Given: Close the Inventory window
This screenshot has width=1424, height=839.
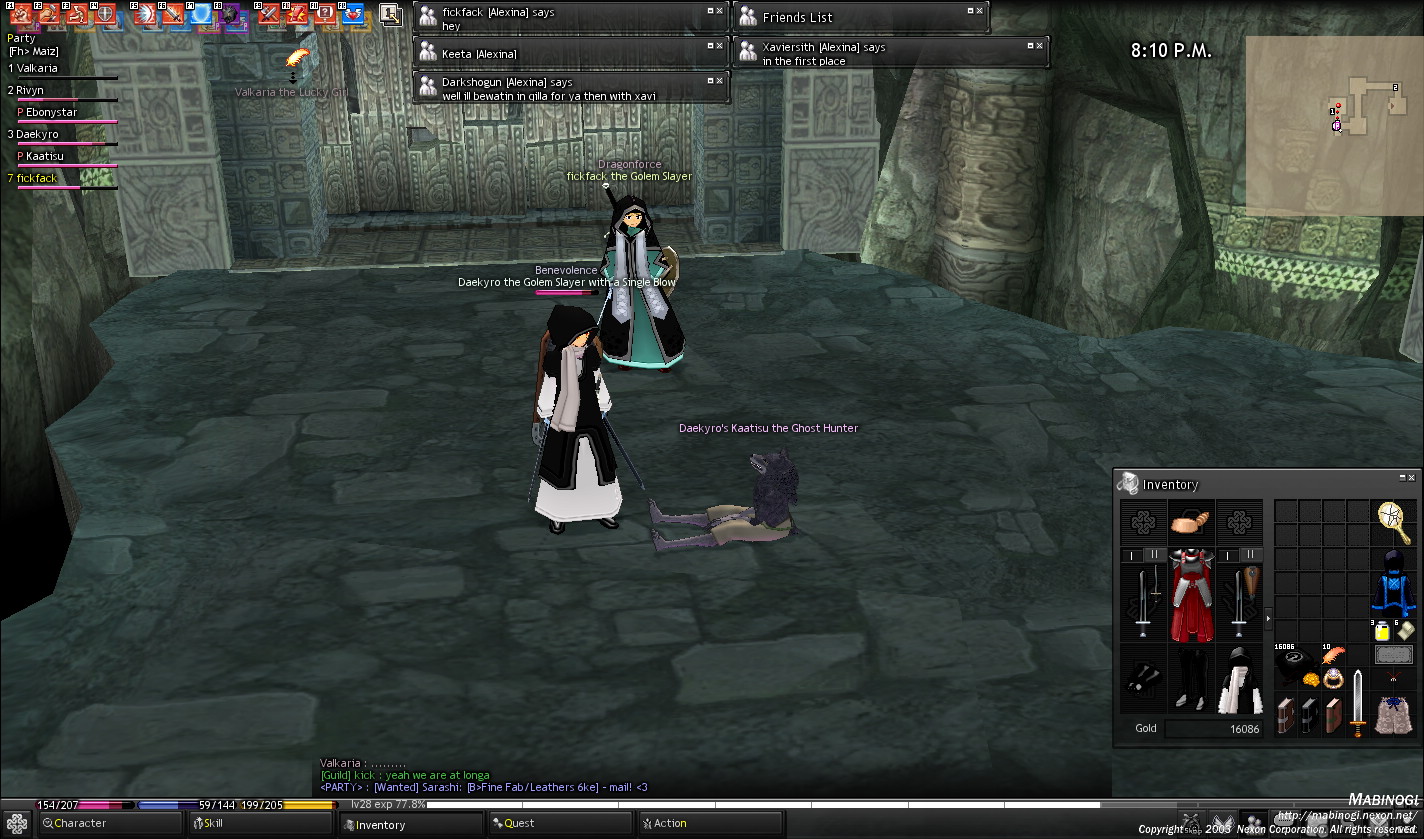Looking at the screenshot, I should pyautogui.click(x=1413, y=479).
